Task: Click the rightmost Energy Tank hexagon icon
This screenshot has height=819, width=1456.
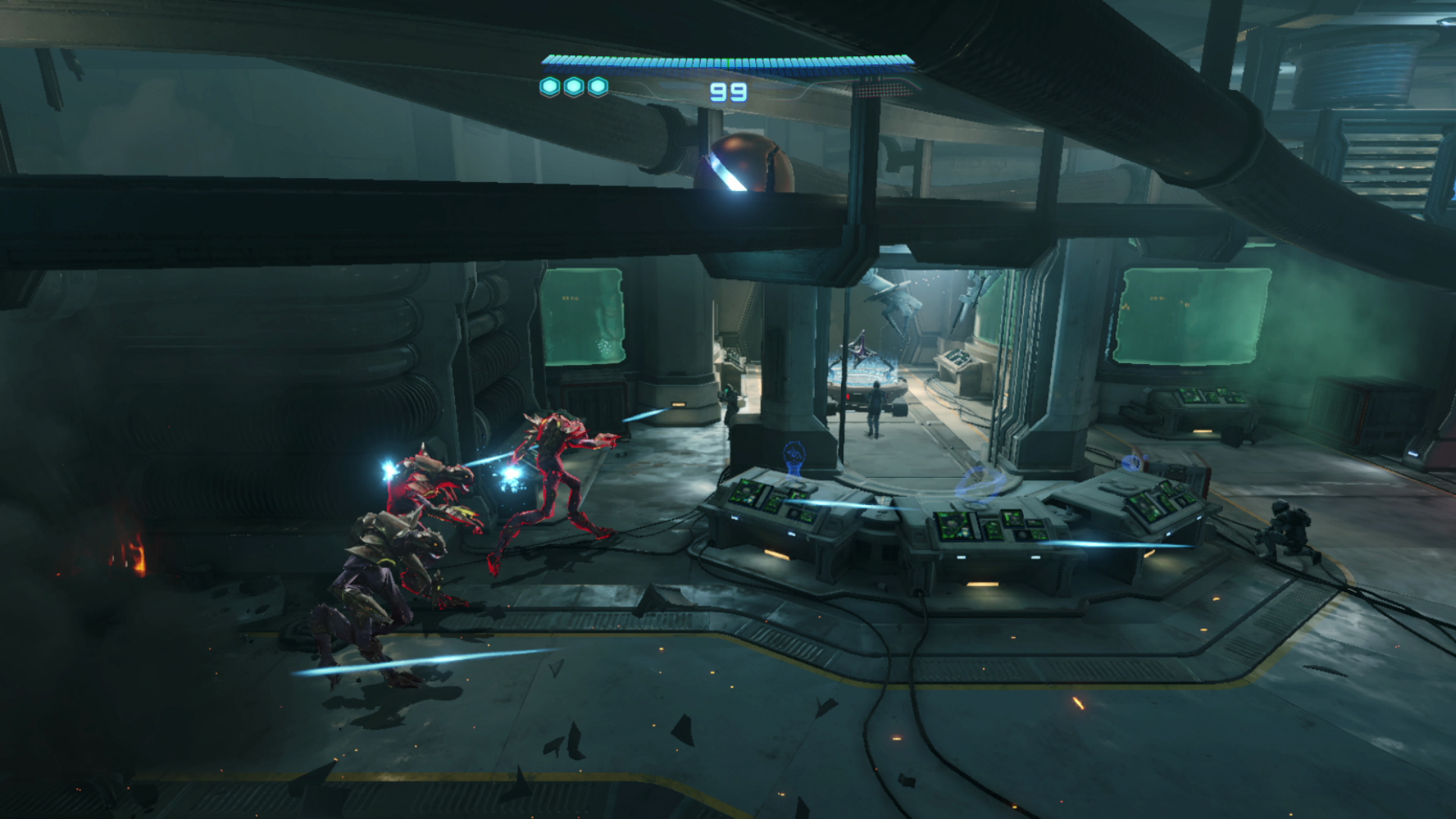Action: [x=598, y=86]
